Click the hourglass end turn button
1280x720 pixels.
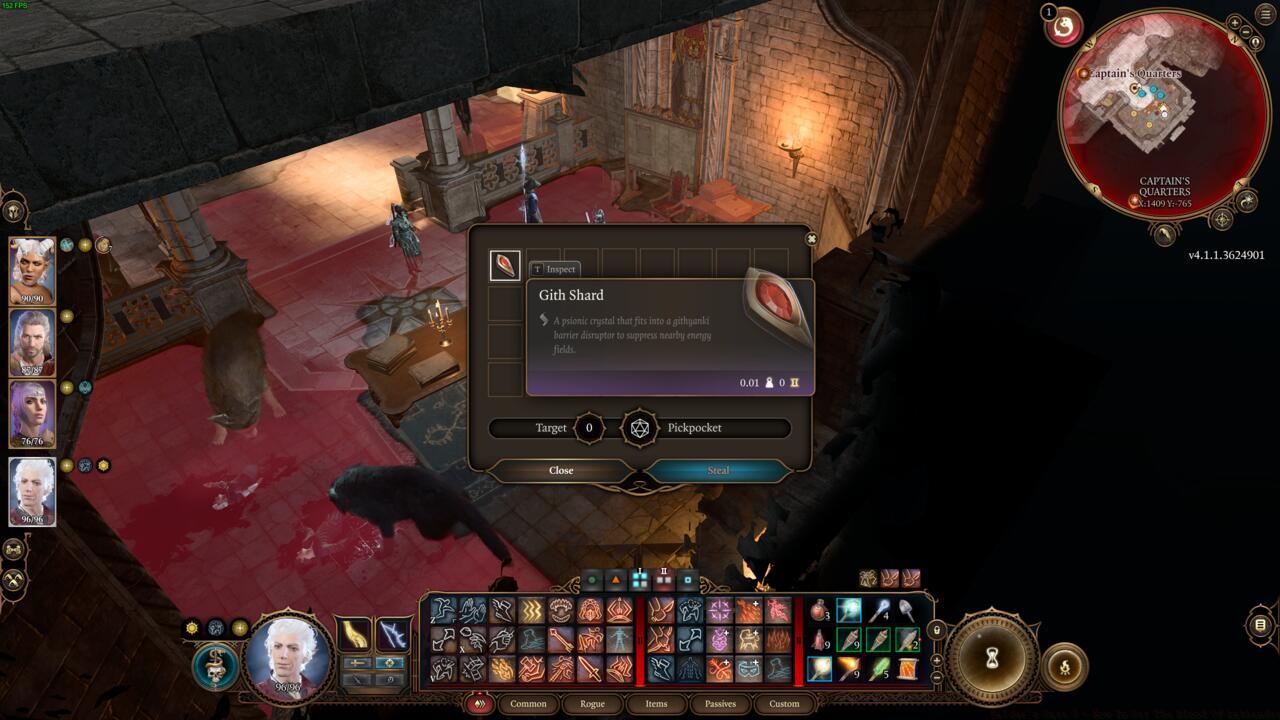click(x=993, y=658)
